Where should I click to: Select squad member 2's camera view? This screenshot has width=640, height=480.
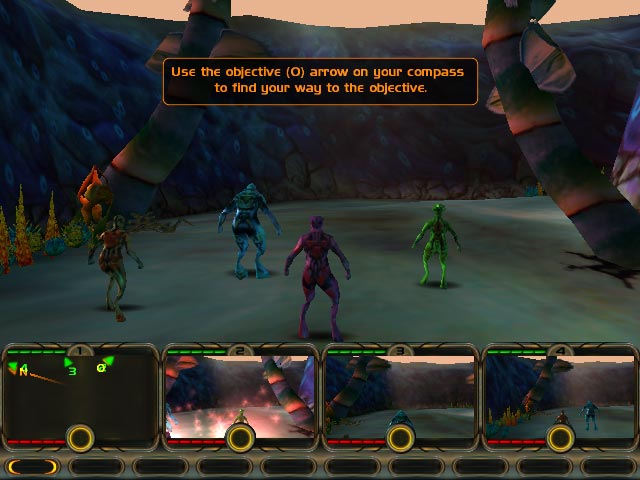tap(240, 390)
